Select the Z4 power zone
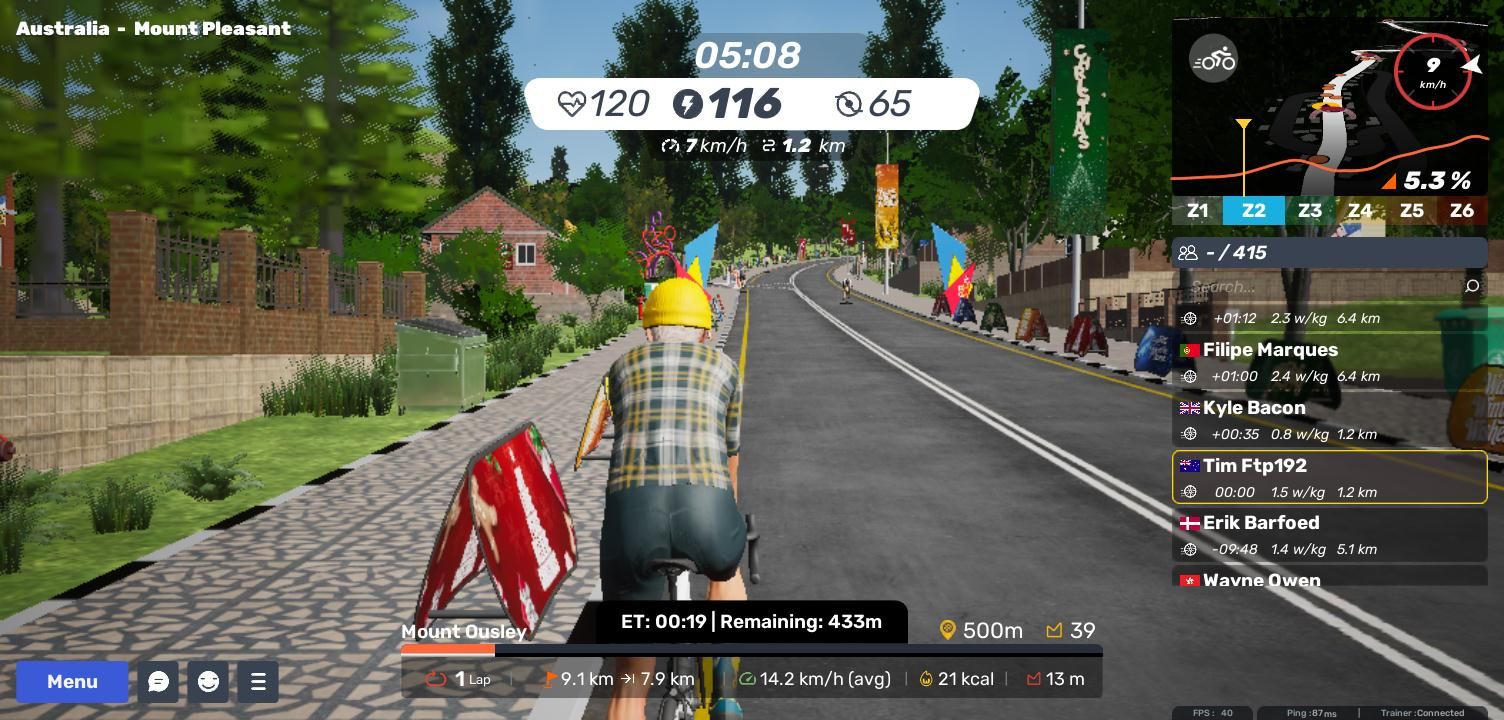 [1360, 211]
